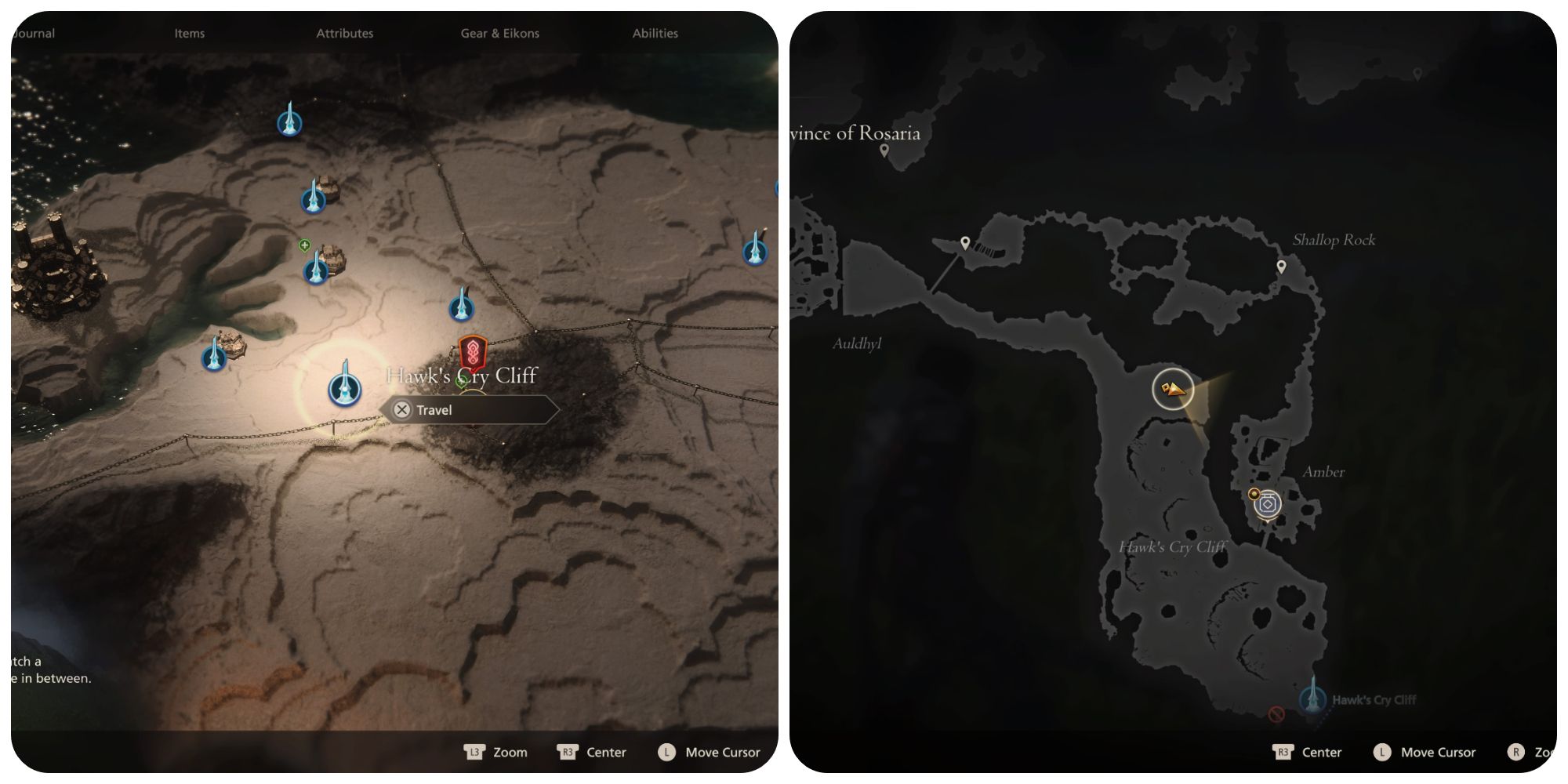Switch to the Abilities section
The height and width of the screenshot is (784, 1568).
[x=655, y=33]
